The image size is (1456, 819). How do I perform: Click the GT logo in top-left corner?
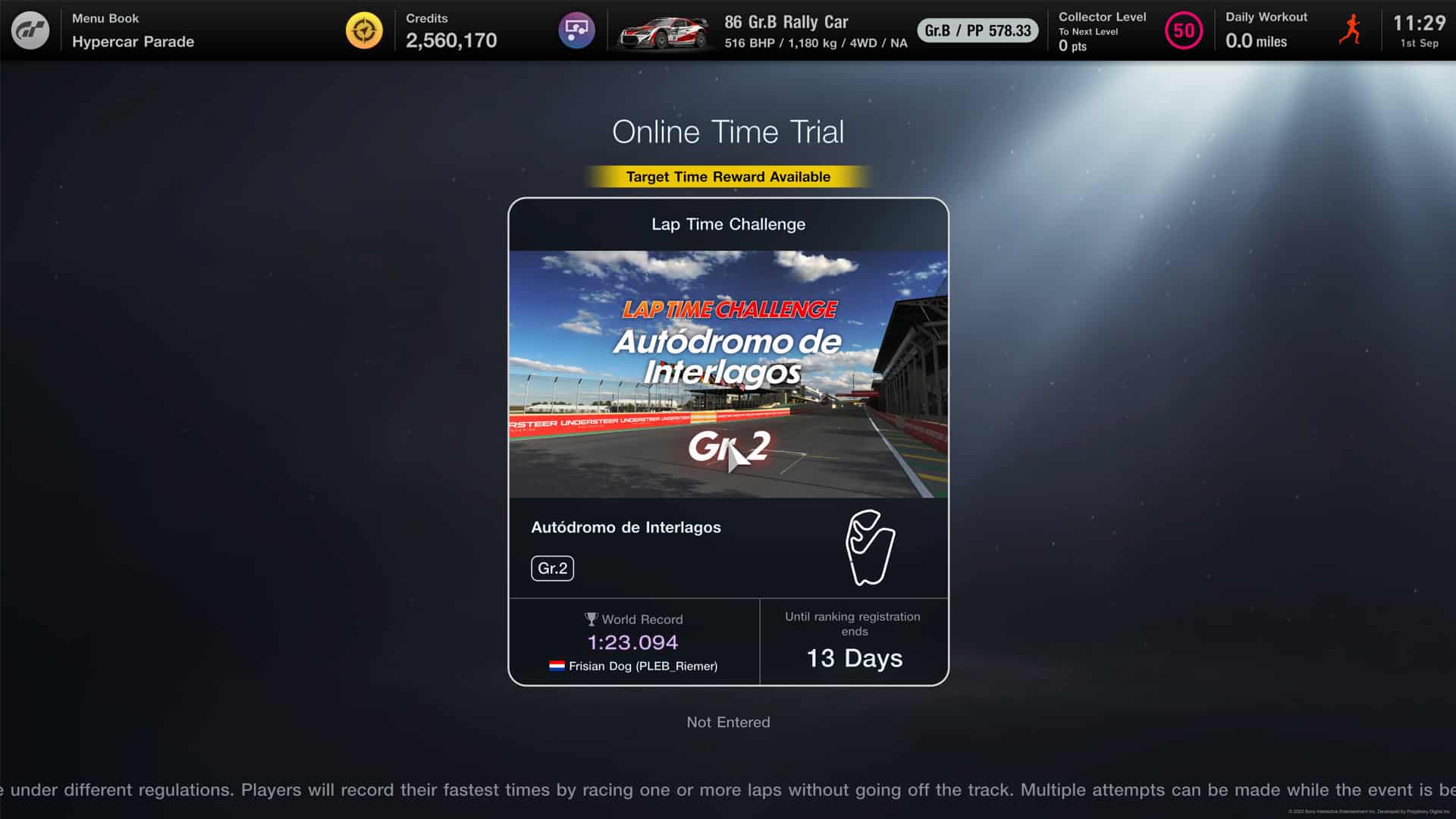coord(30,30)
